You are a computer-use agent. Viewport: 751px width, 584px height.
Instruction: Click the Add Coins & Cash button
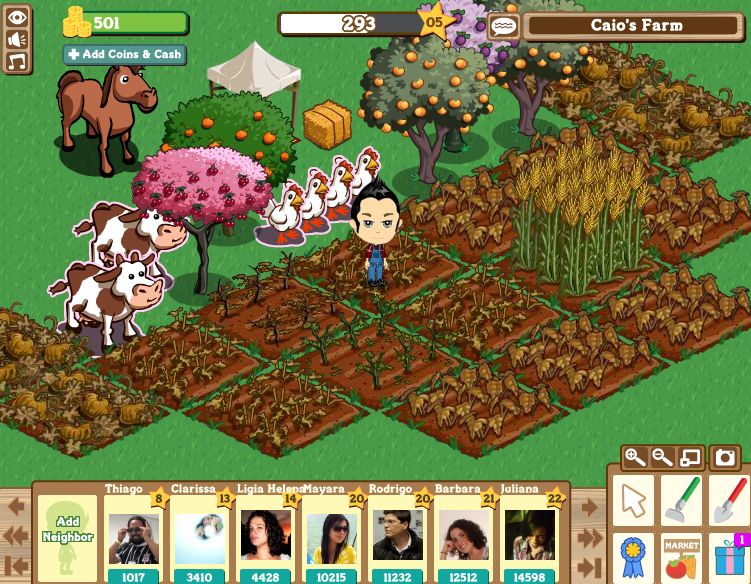coord(124,55)
